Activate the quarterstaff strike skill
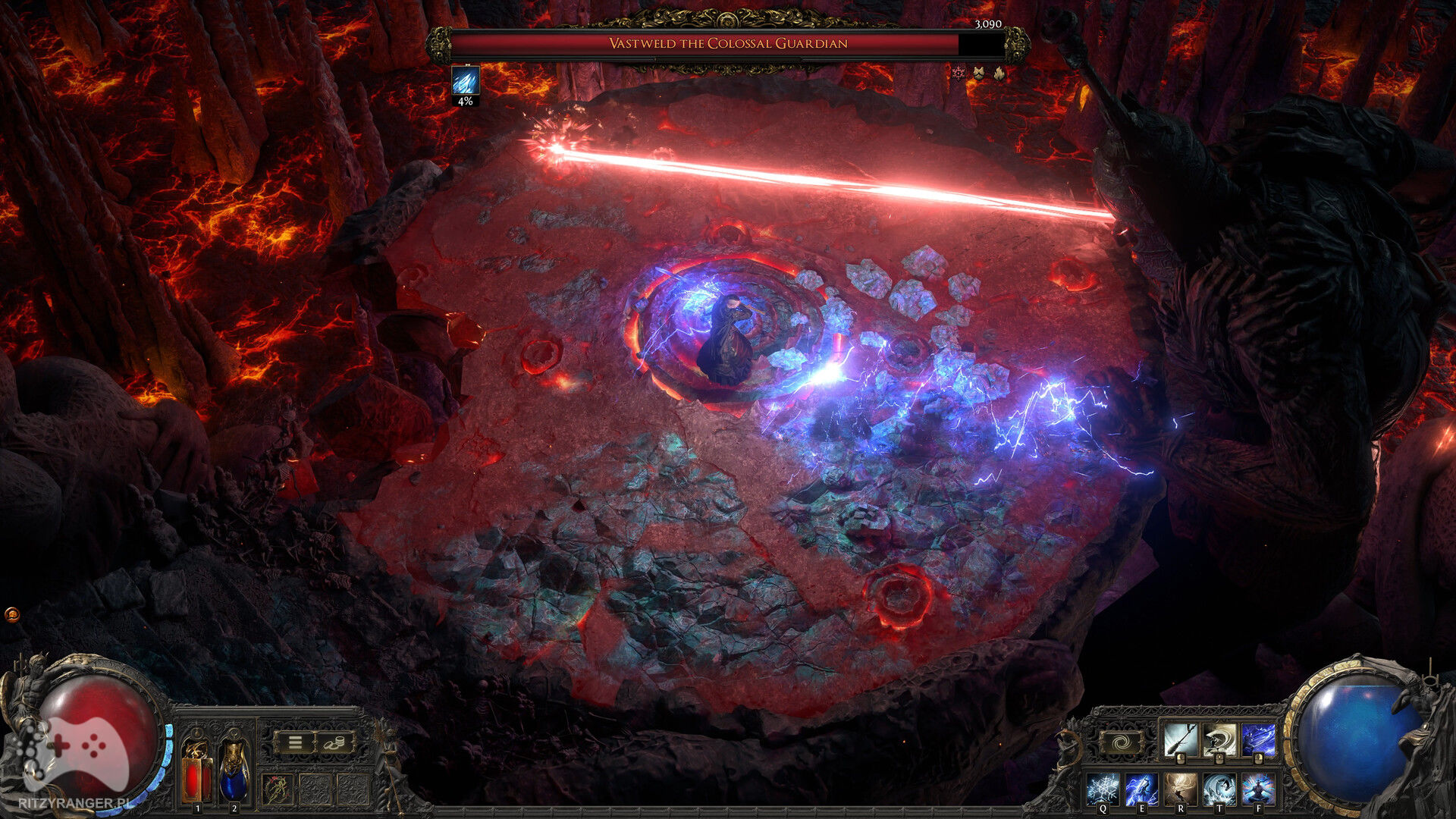 point(1180,739)
